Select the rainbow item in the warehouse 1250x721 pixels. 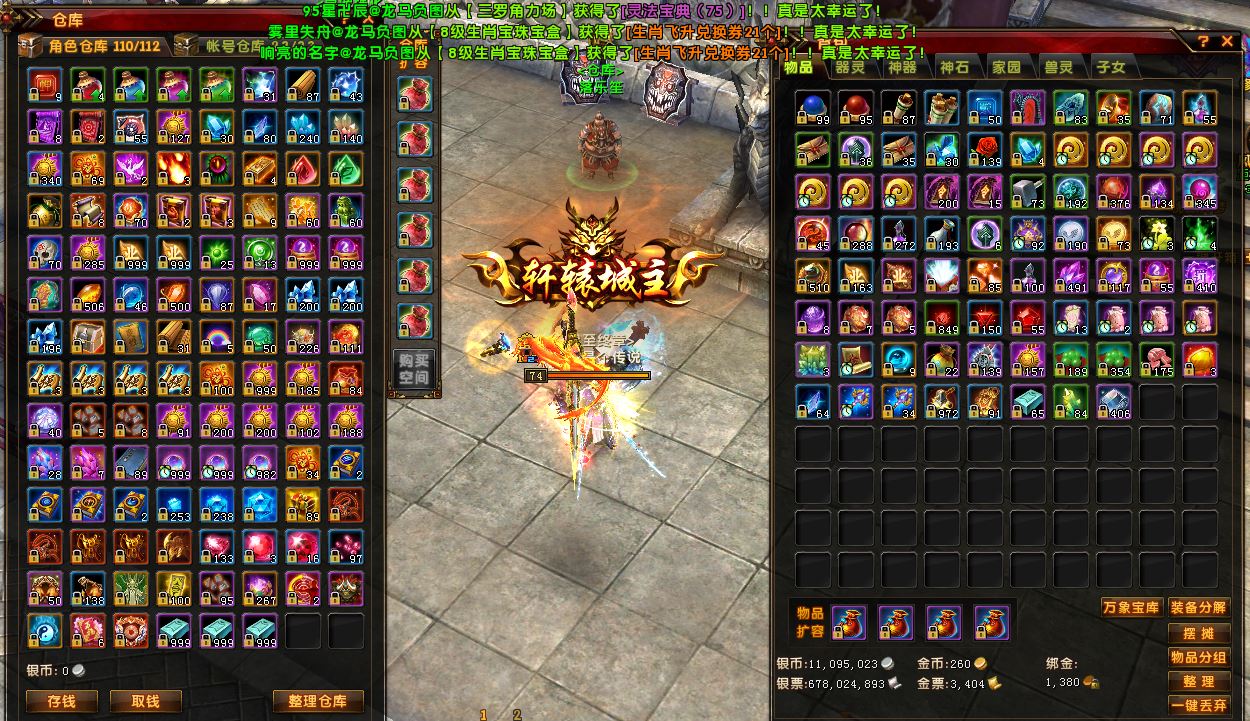217,336
